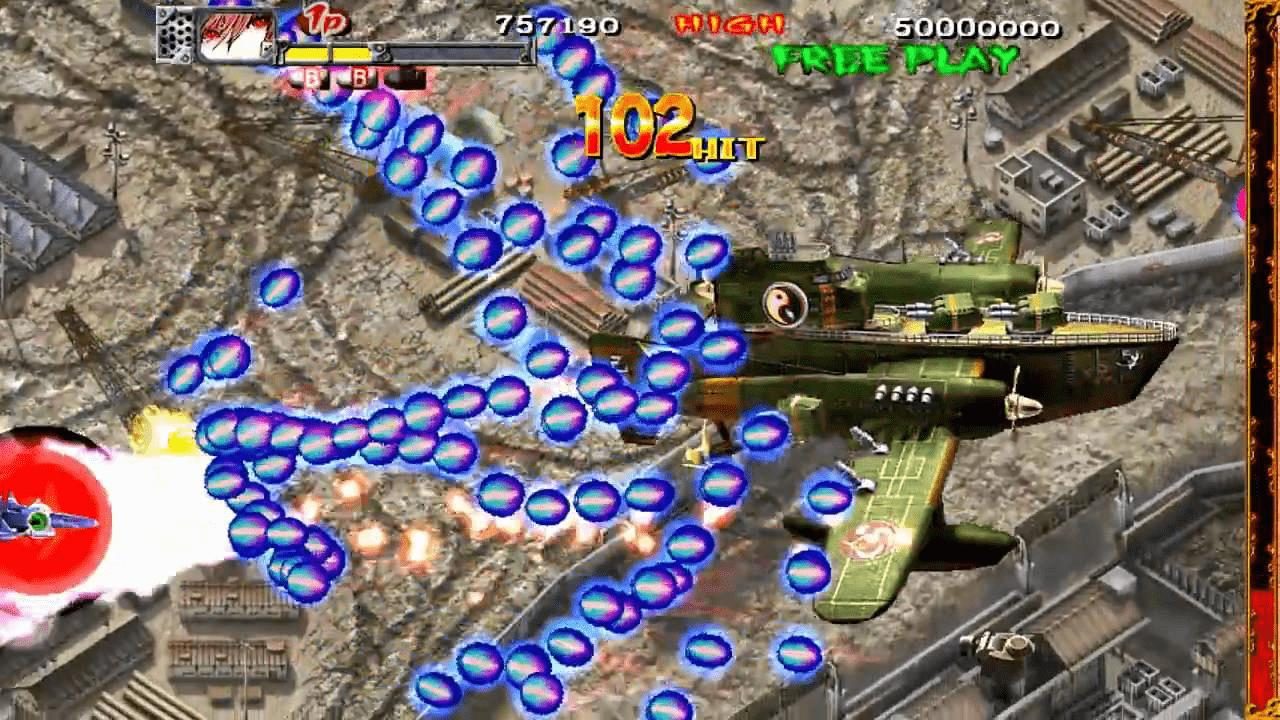Screen dimensions: 1280x720
Task: Select the second B bomb stock icon
Action: coord(360,78)
